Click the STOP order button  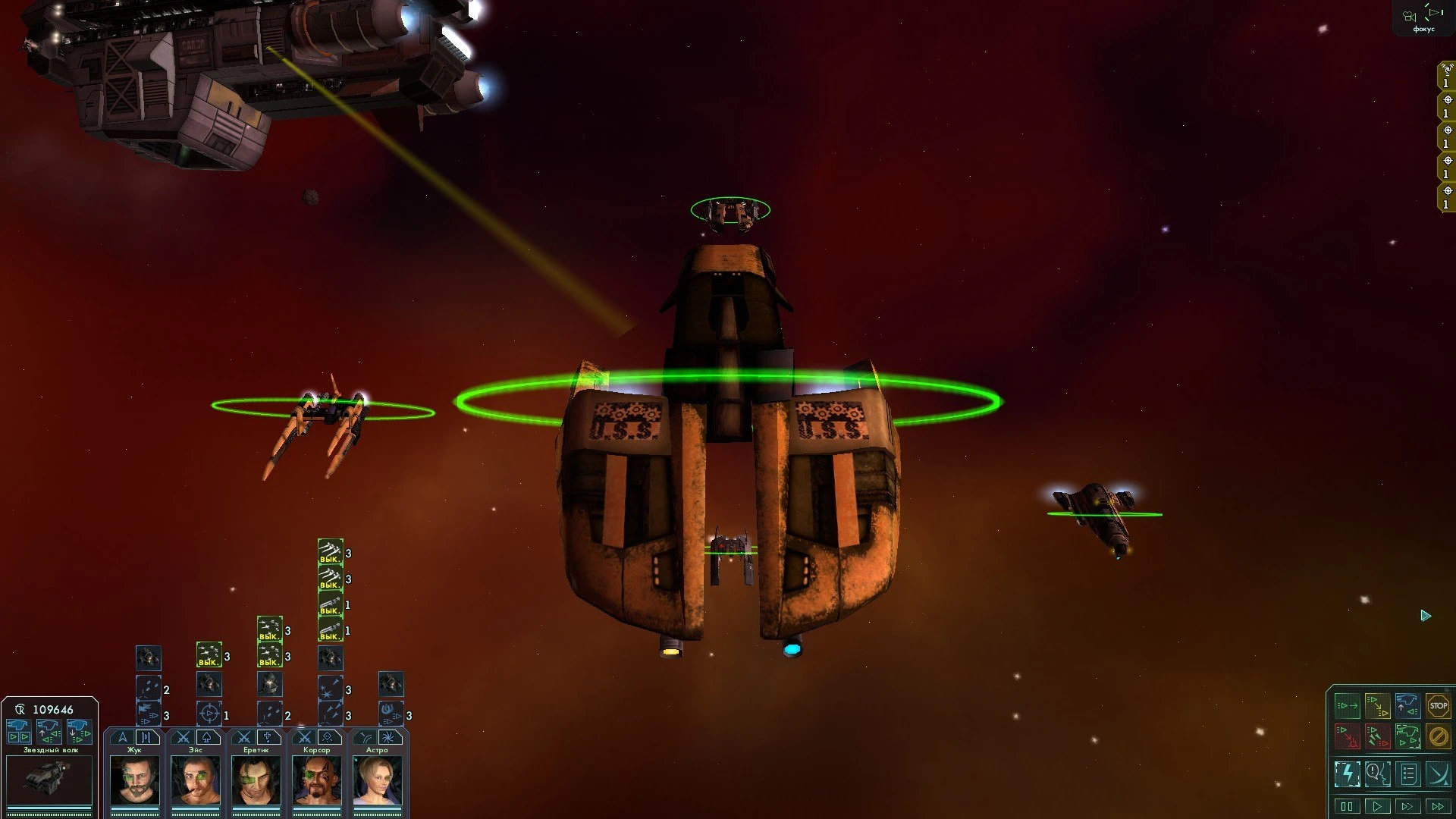pos(1438,706)
